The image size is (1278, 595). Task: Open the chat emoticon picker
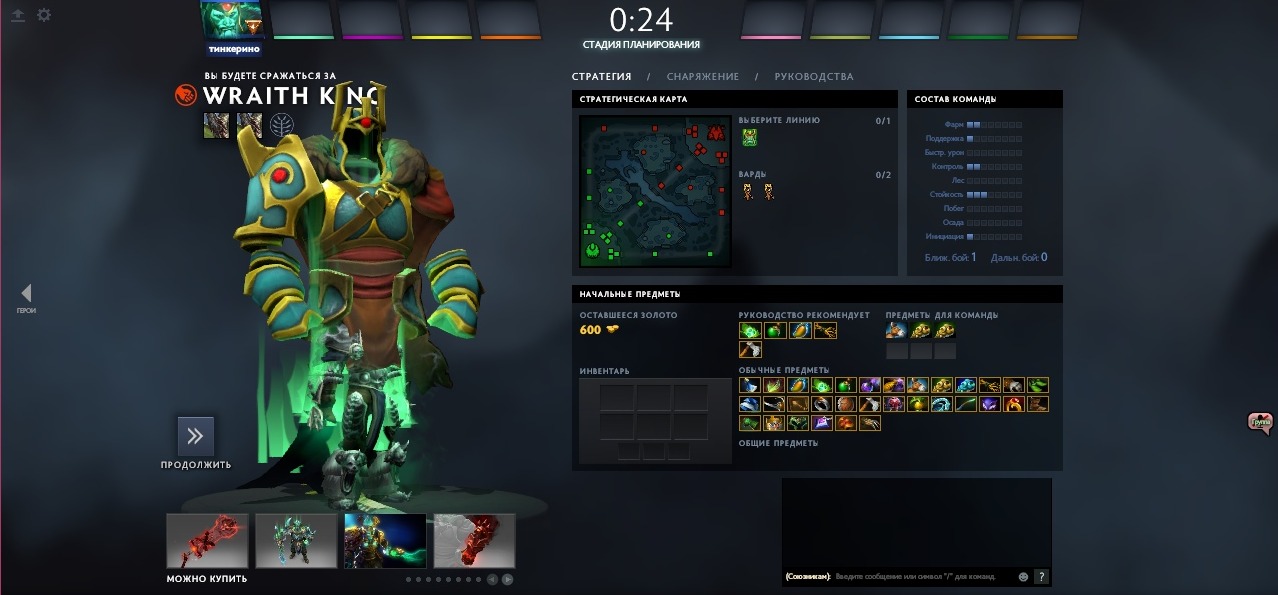pyautogui.click(x=1023, y=577)
